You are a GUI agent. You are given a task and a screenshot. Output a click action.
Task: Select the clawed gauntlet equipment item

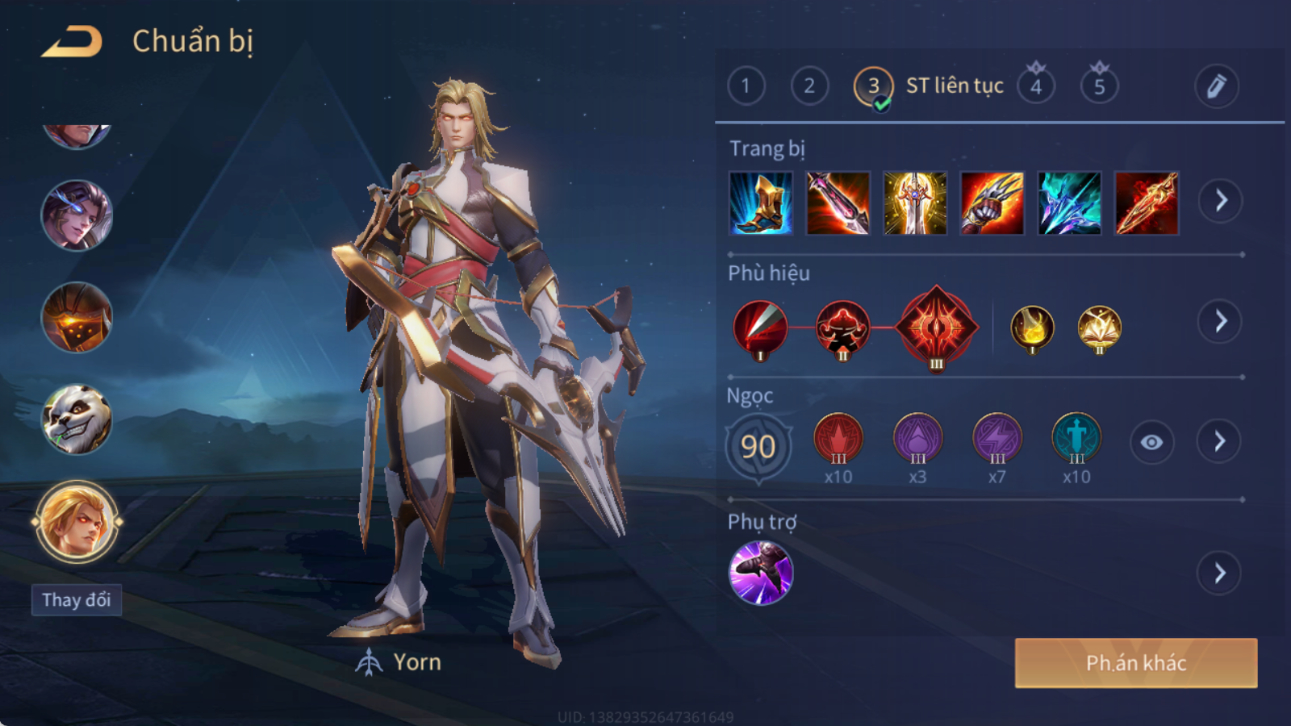992,203
